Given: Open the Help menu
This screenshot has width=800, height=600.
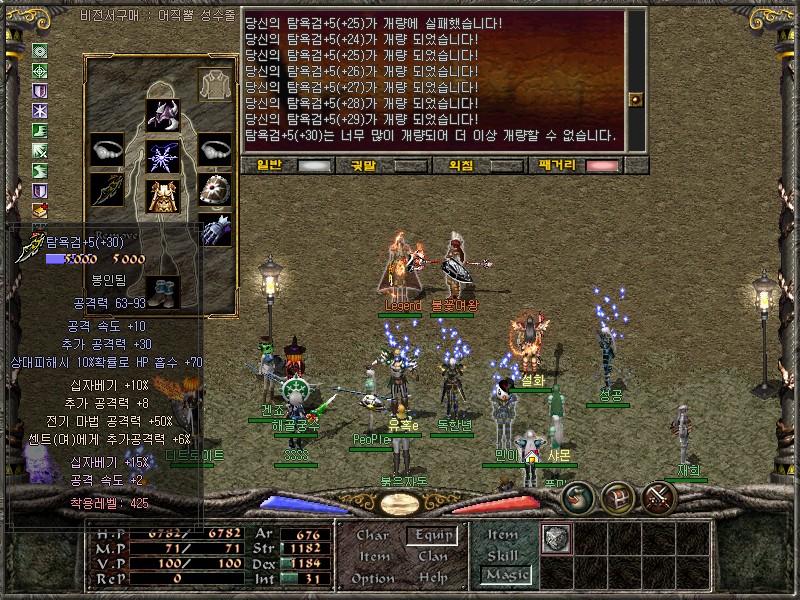Looking at the screenshot, I should [x=433, y=578].
